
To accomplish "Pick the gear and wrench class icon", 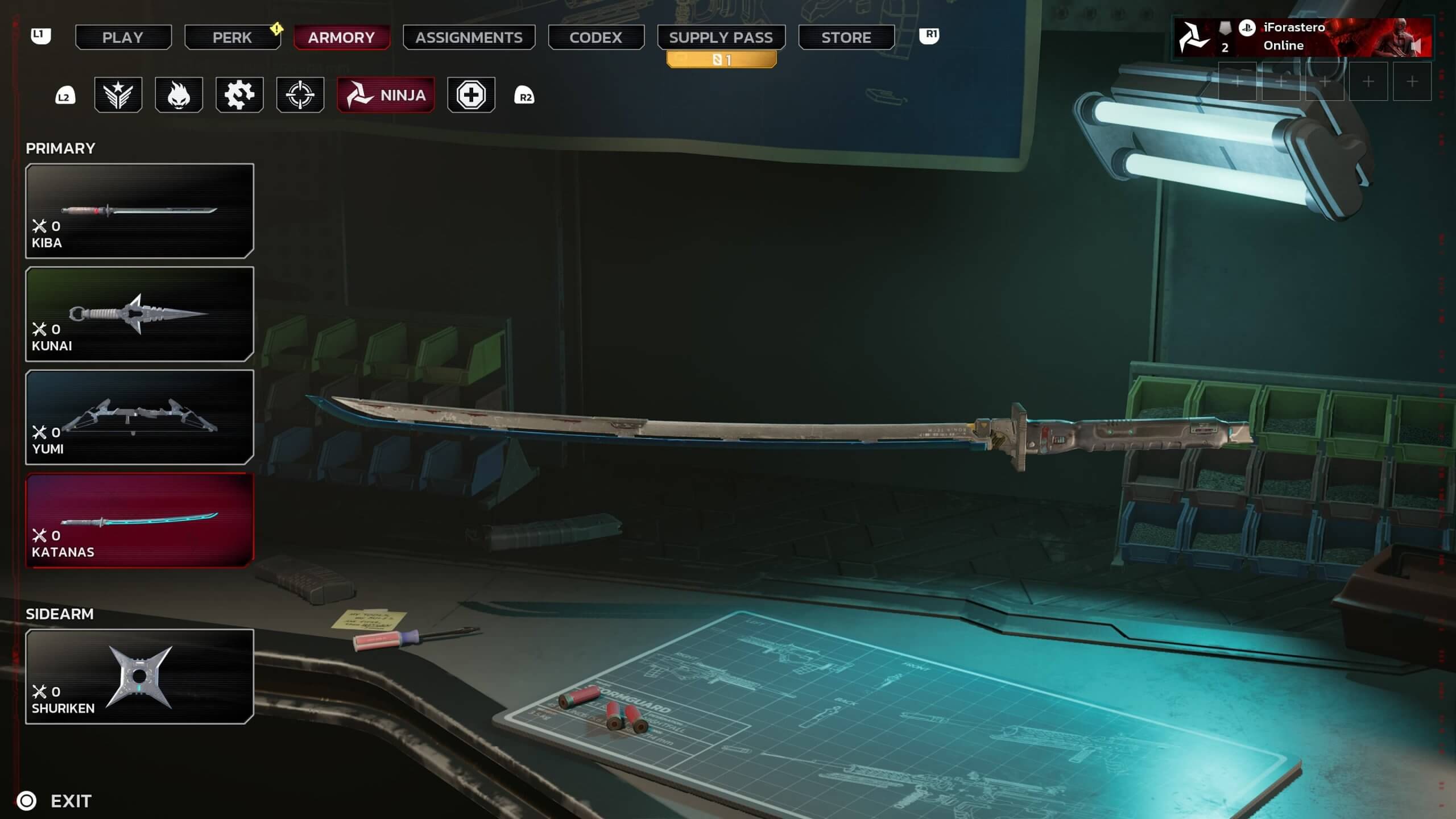I will click(x=239, y=95).
